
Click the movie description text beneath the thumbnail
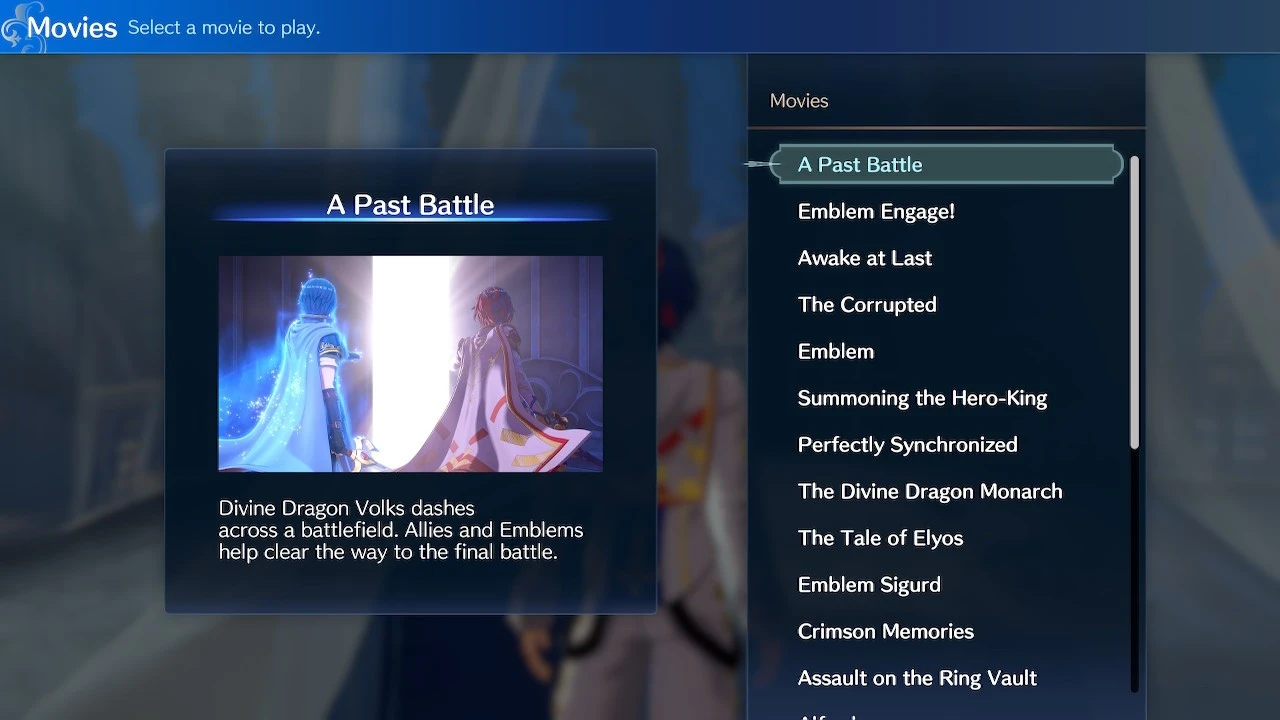pos(400,530)
